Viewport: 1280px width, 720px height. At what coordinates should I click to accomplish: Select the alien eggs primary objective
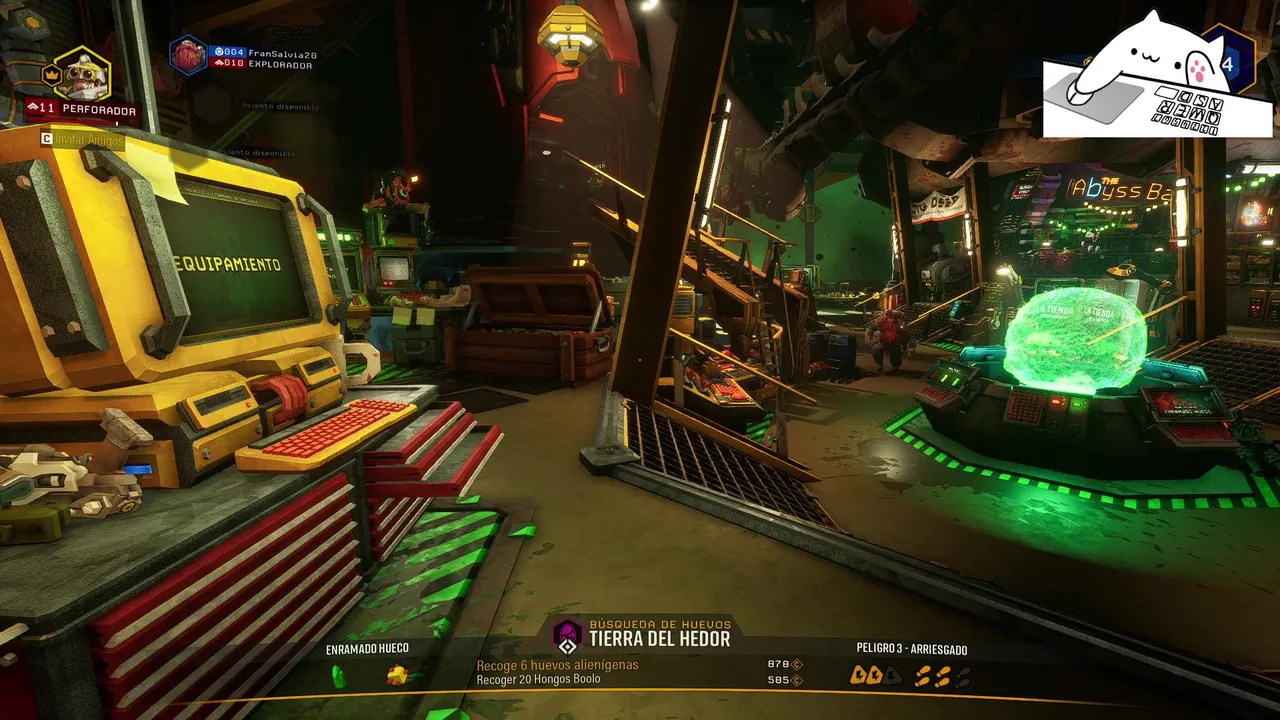click(557, 665)
